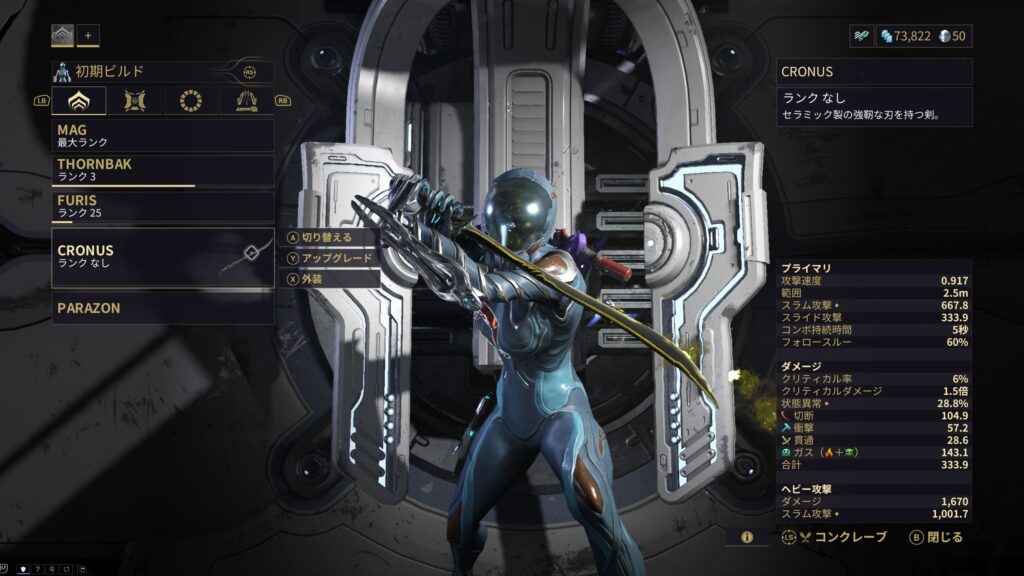
Task: Close the arsenal with 閉じる
Action: pos(936,537)
